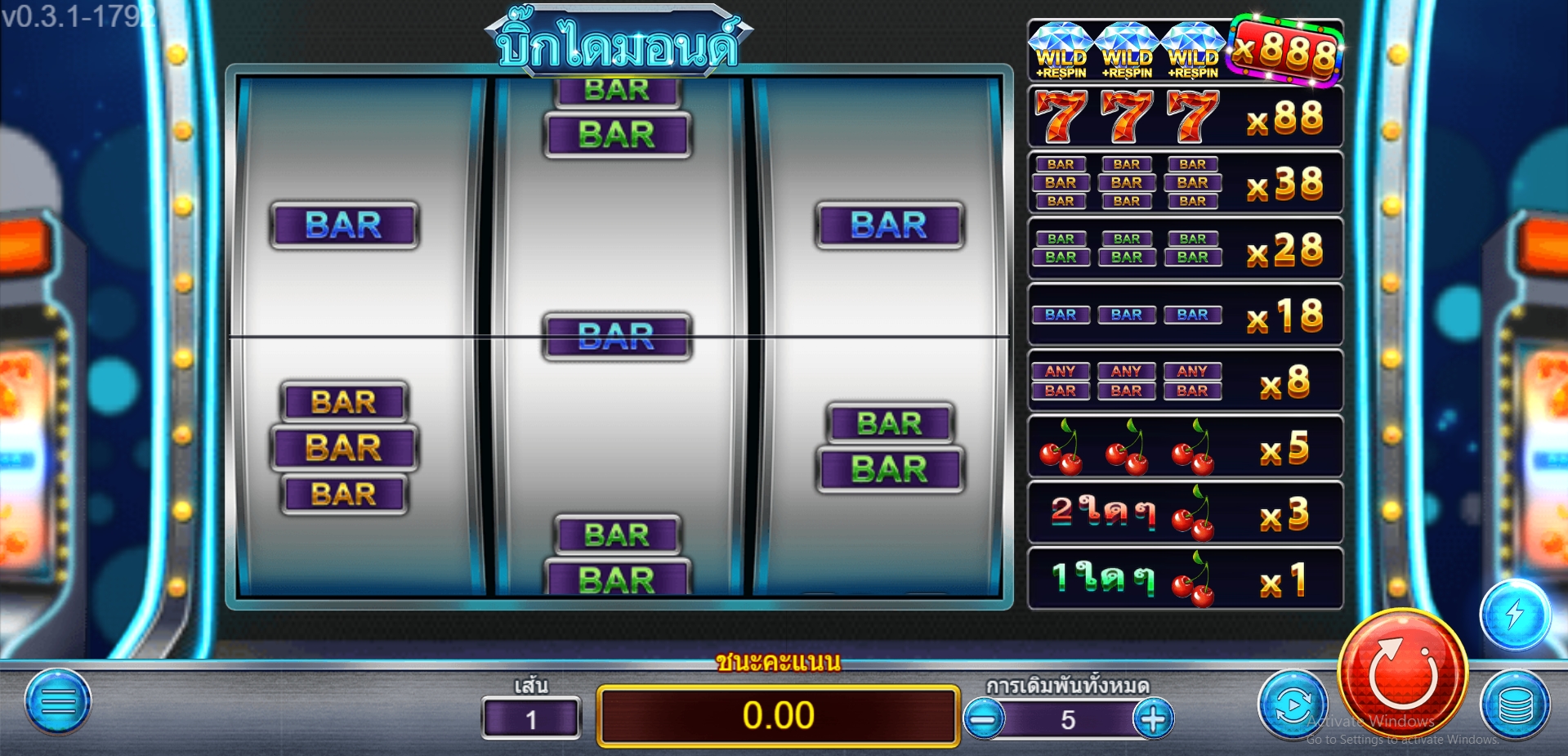
Task: Click the single BAR symbol in the x18 row
Action: (1060, 314)
